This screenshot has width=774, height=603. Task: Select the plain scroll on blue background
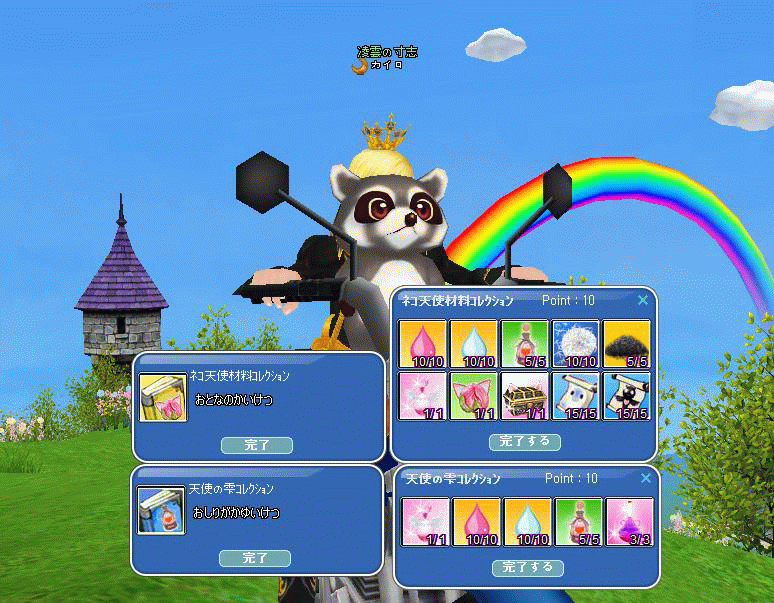point(576,396)
